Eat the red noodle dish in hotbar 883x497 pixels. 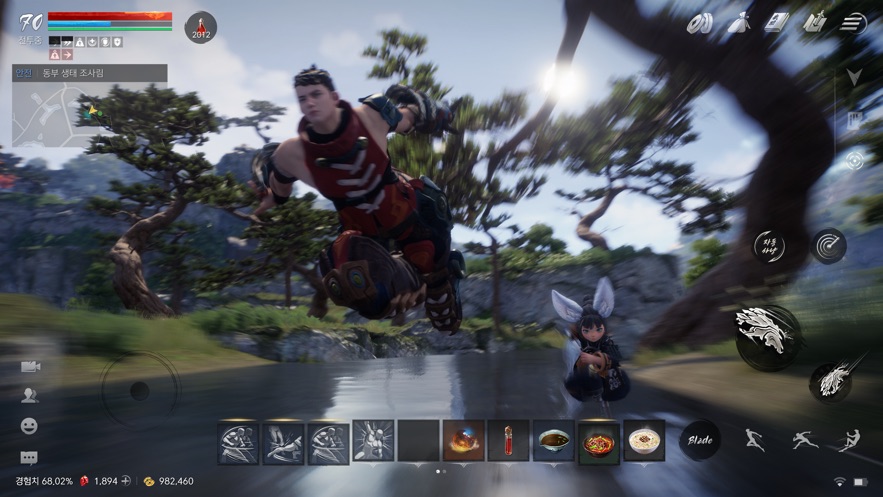(598, 441)
